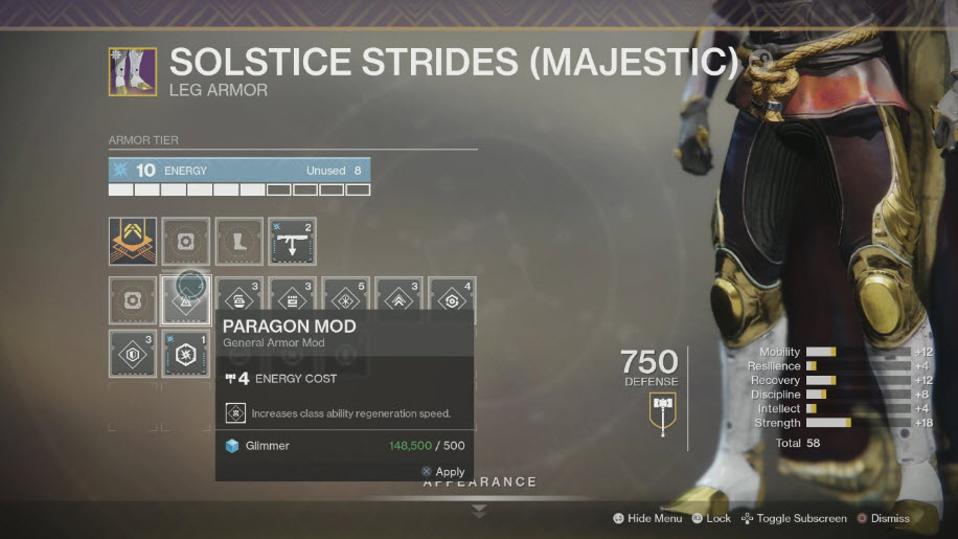958x539 pixels.
Task: Choose the arc mod costing 1 energy
Action: point(186,353)
